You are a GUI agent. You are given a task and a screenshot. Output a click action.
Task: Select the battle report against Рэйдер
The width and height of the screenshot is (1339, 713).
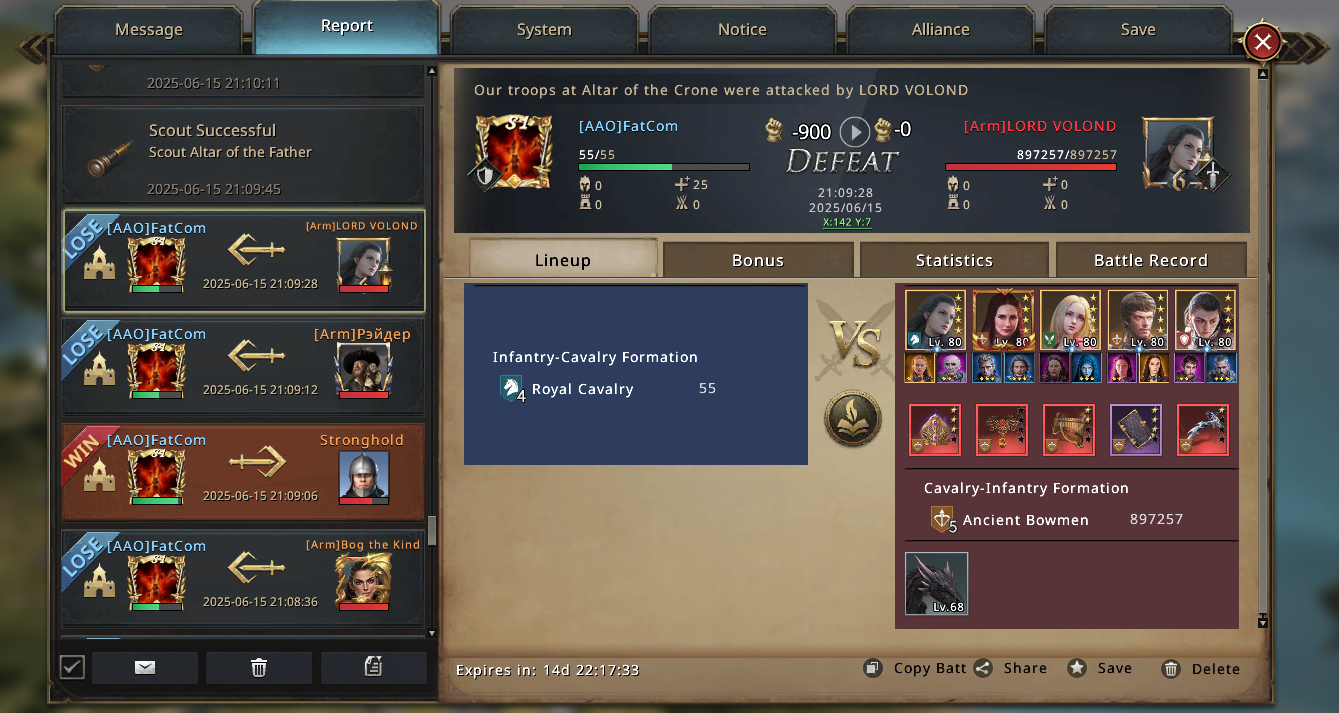pyautogui.click(x=243, y=366)
